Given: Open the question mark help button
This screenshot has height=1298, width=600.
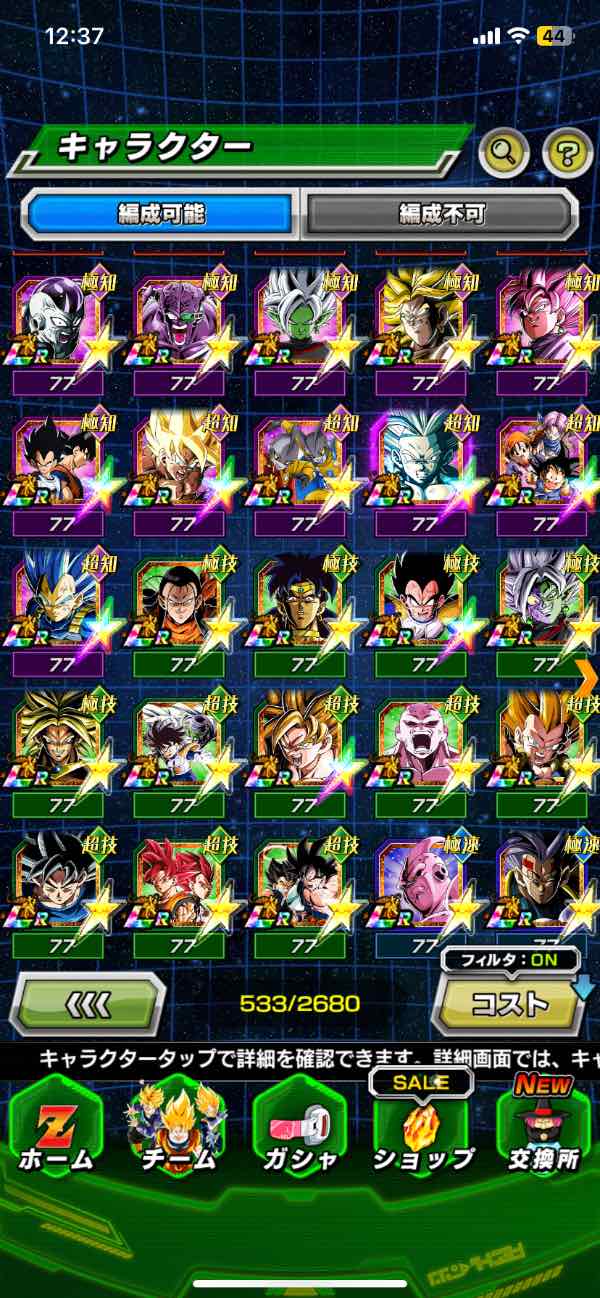Looking at the screenshot, I should [567, 152].
